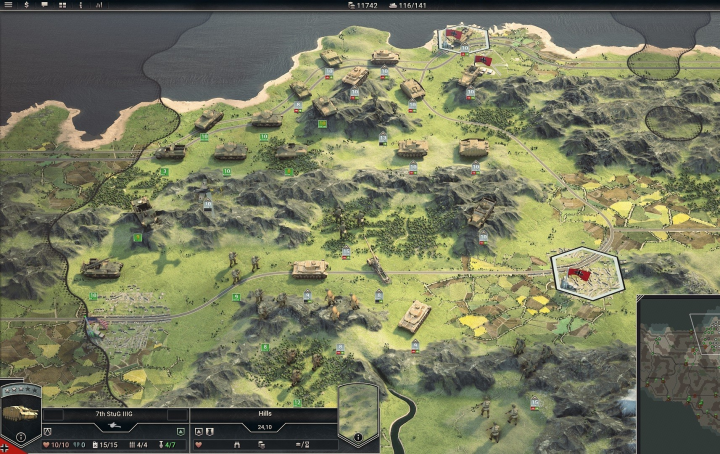Image resolution: width=720 pixels, height=454 pixels.
Task: Open the dollar-sign purchase screen
Action: (27, 5)
